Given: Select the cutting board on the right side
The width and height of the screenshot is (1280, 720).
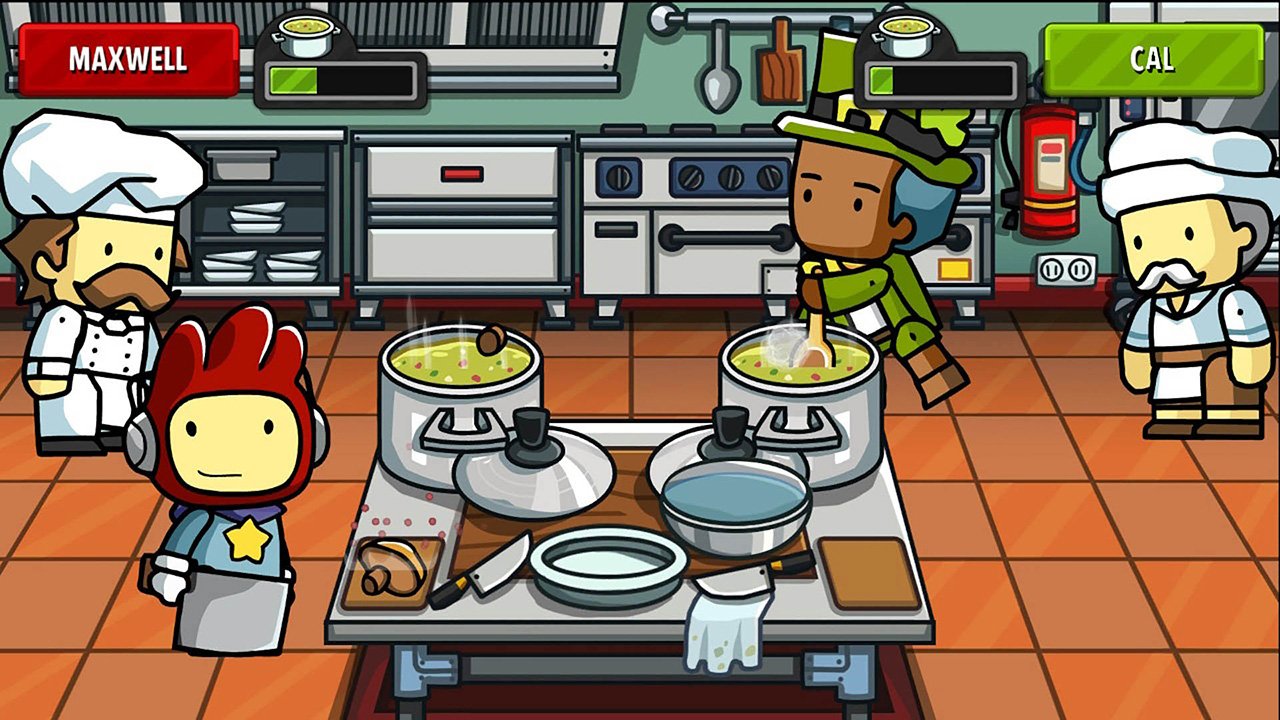Looking at the screenshot, I should (x=862, y=575).
